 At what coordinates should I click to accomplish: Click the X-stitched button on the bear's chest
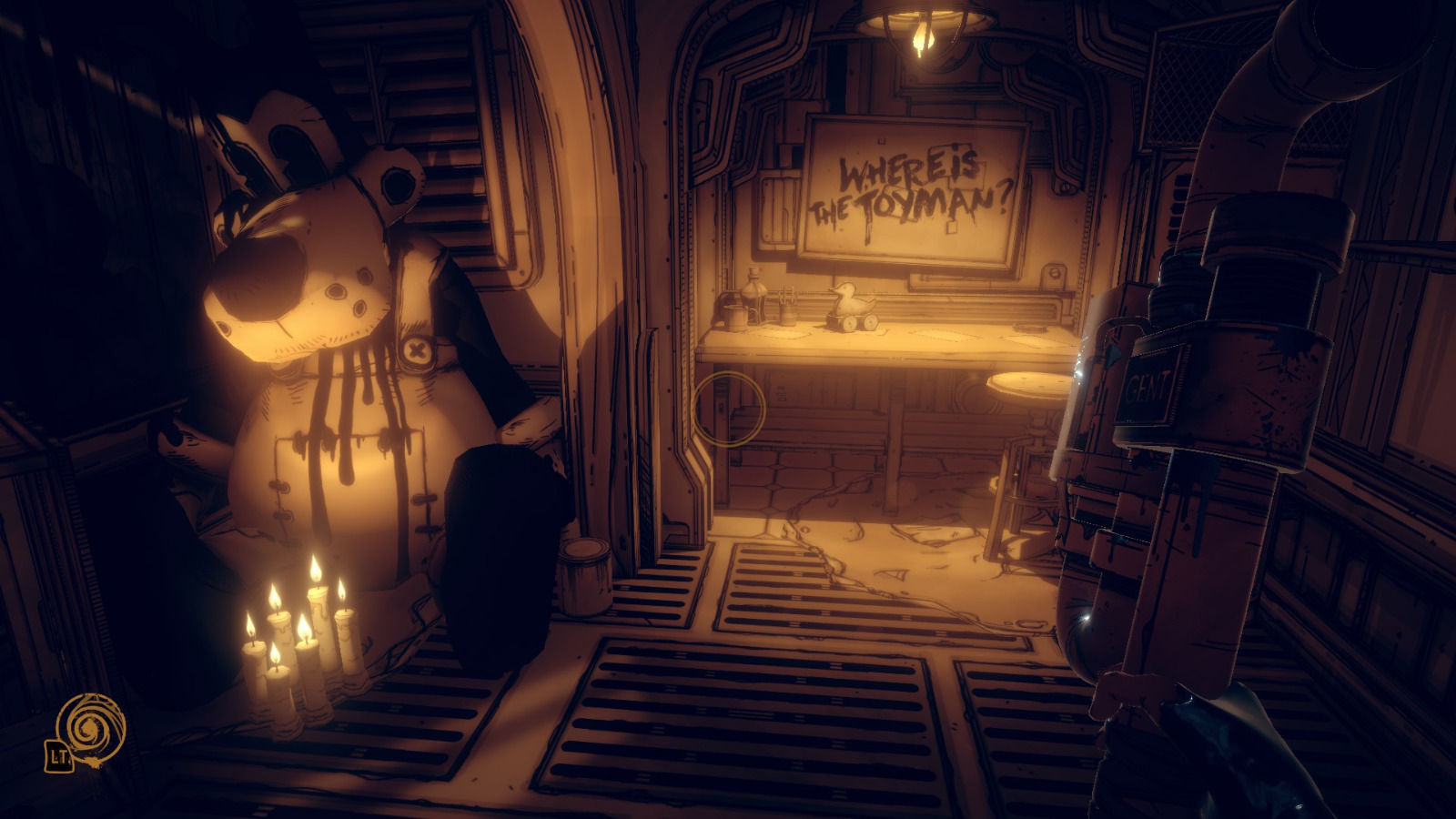tap(416, 349)
